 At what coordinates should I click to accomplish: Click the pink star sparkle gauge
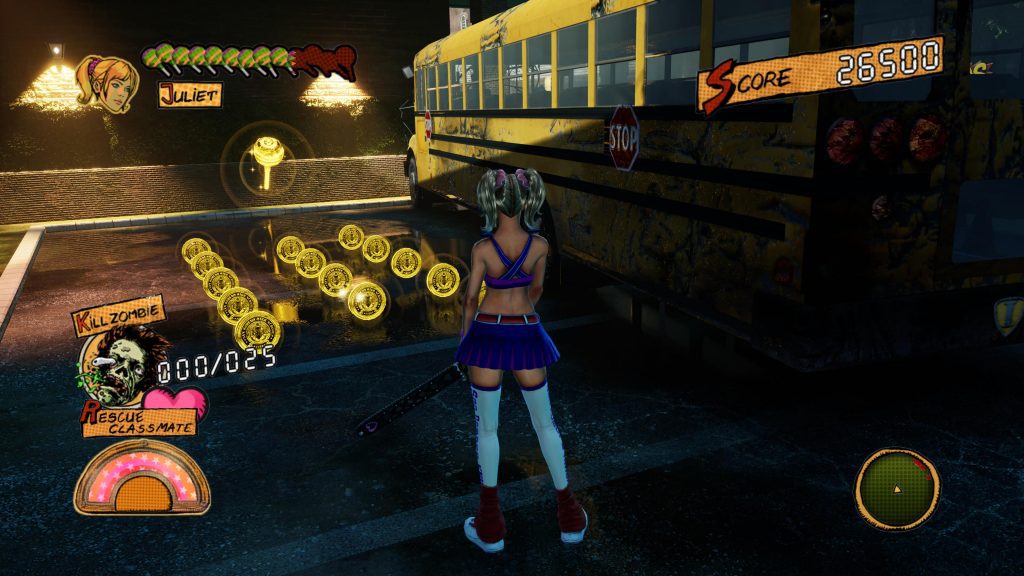pos(142,478)
